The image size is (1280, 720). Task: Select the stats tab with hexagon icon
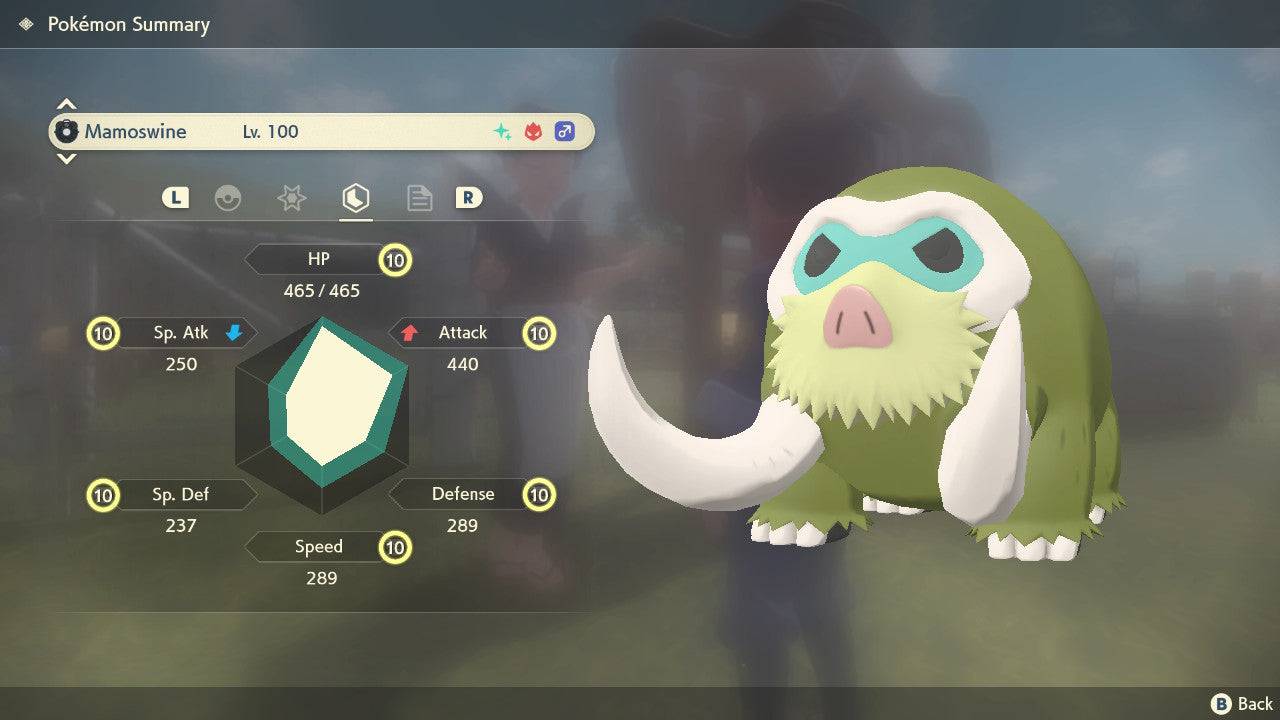355,198
